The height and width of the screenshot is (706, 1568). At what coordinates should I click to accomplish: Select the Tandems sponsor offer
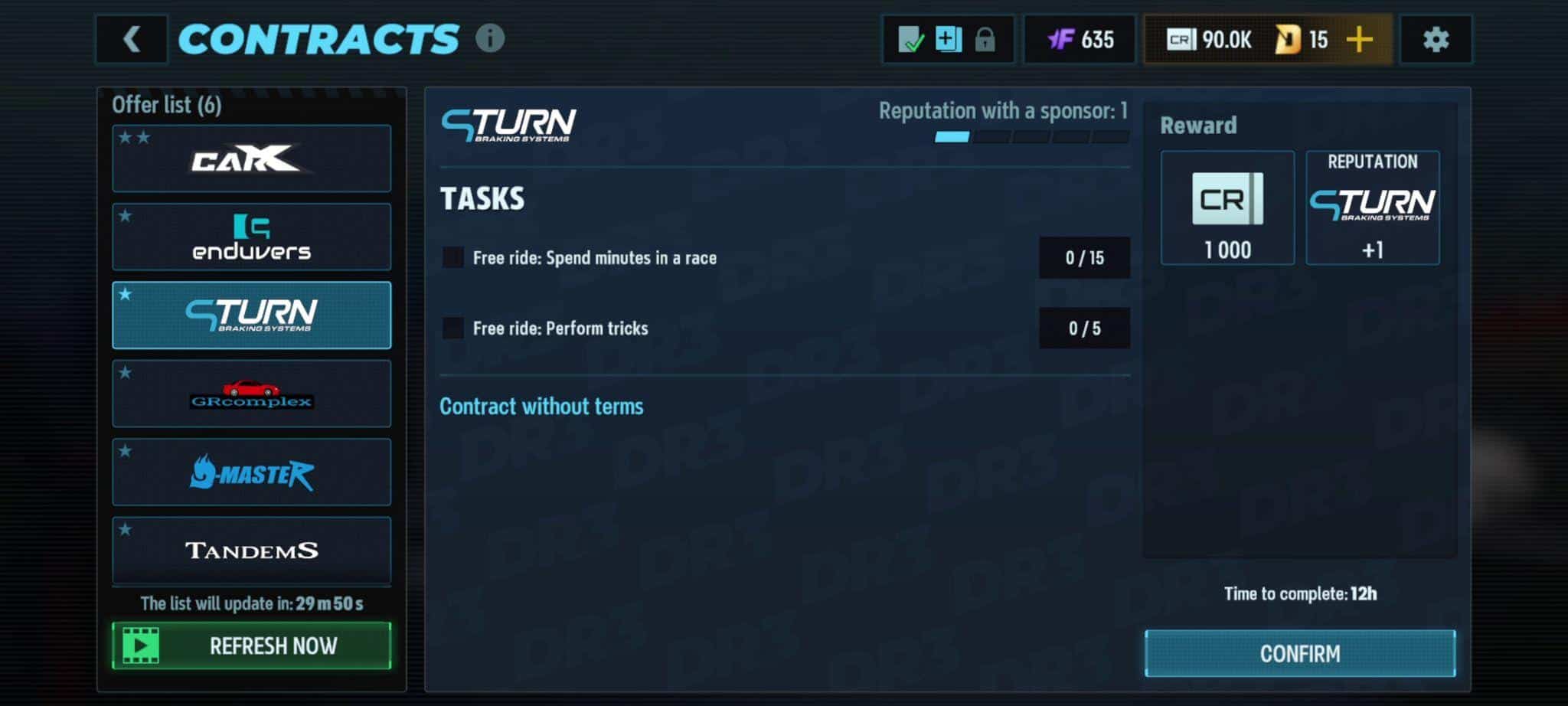[251, 550]
